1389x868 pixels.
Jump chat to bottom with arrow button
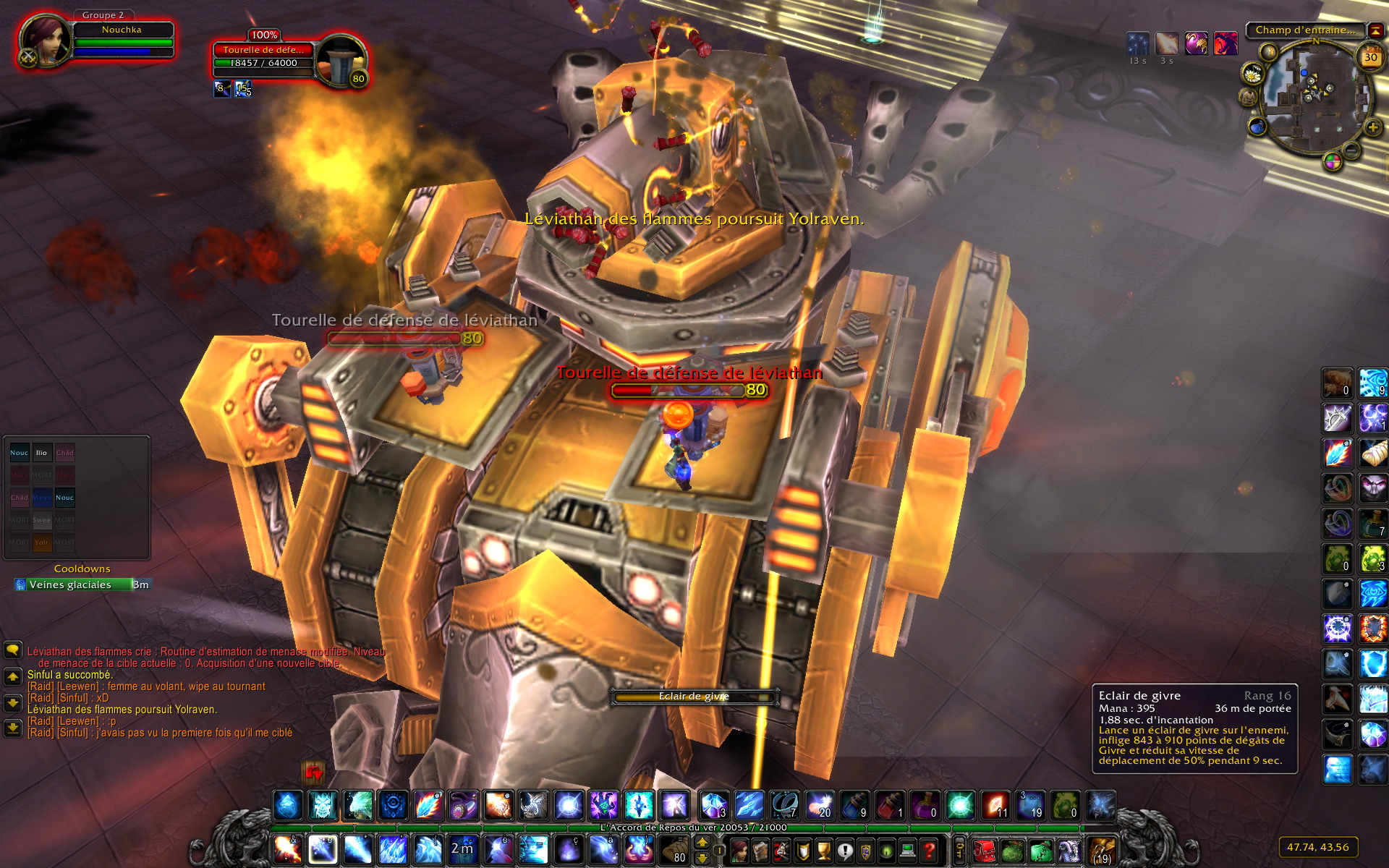(12, 727)
